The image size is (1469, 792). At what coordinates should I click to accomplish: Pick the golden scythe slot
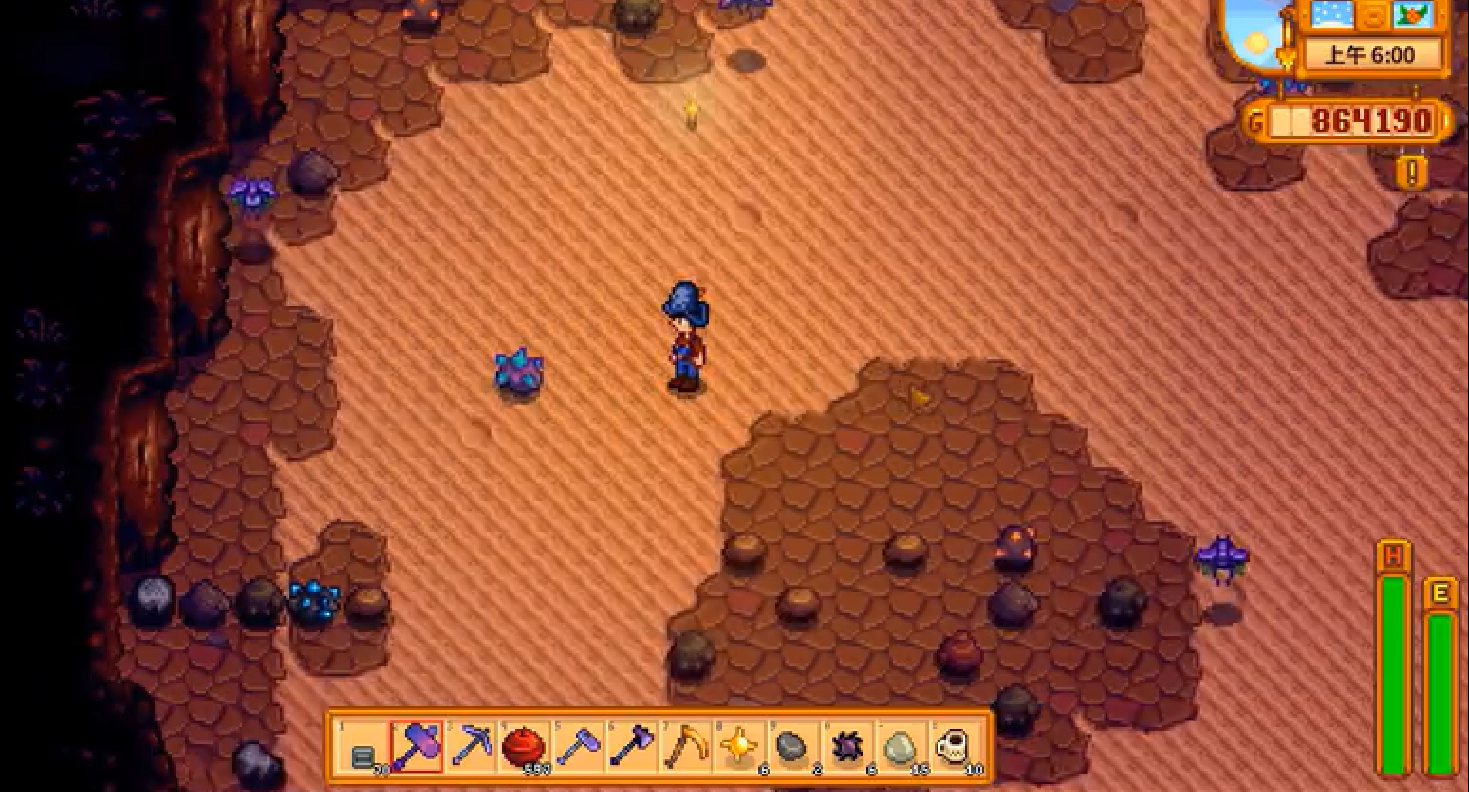pyautogui.click(x=687, y=746)
